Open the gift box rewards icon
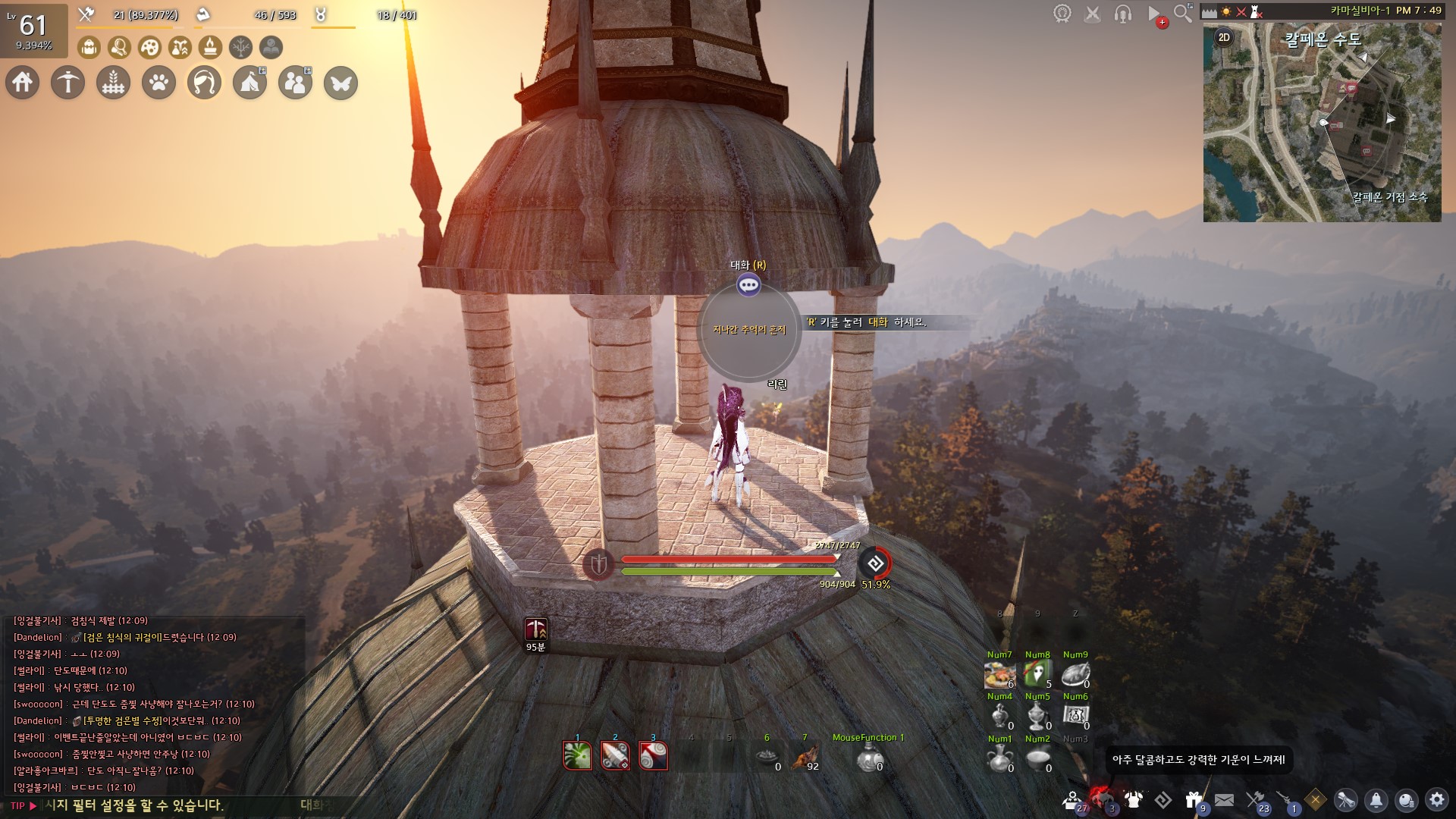 point(1194,799)
